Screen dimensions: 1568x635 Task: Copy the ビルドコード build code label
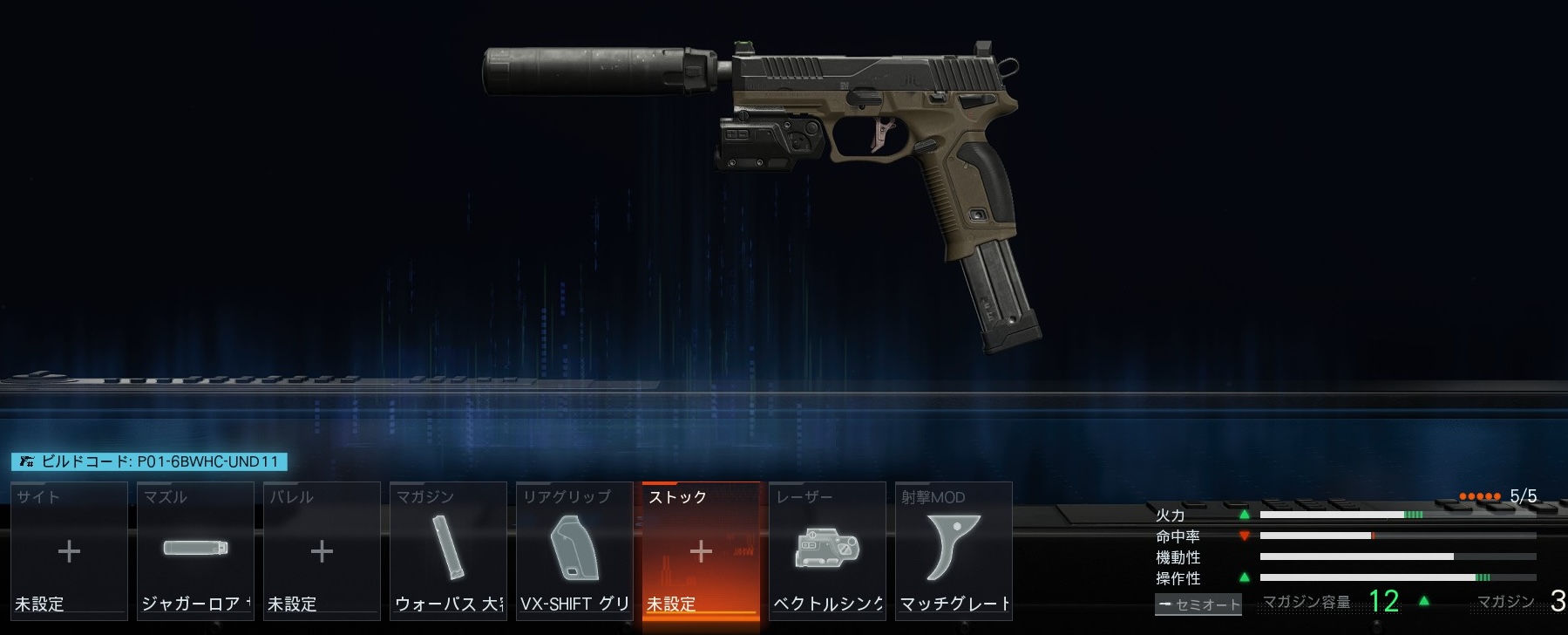coord(149,462)
